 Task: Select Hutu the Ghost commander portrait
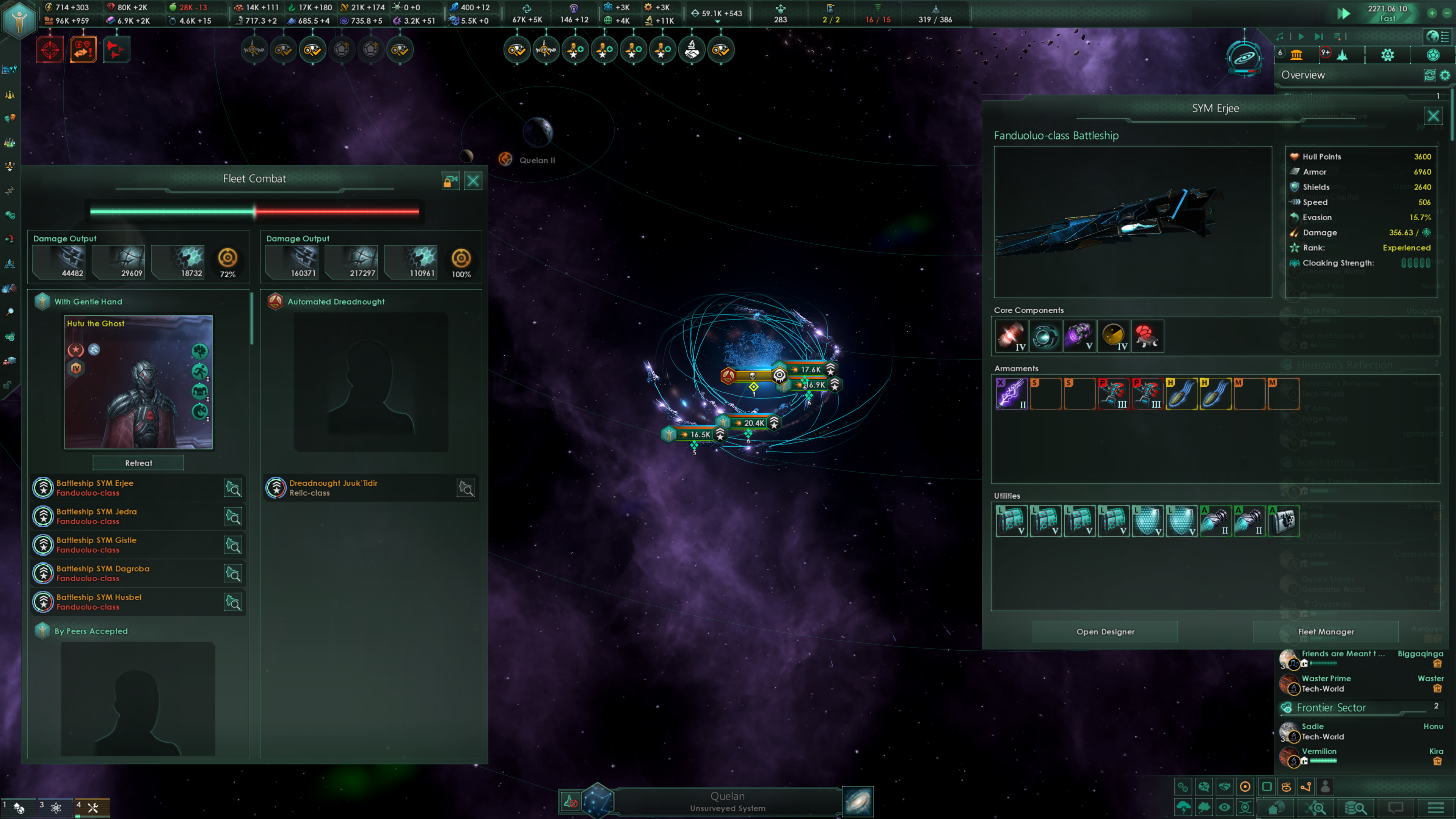click(x=138, y=383)
